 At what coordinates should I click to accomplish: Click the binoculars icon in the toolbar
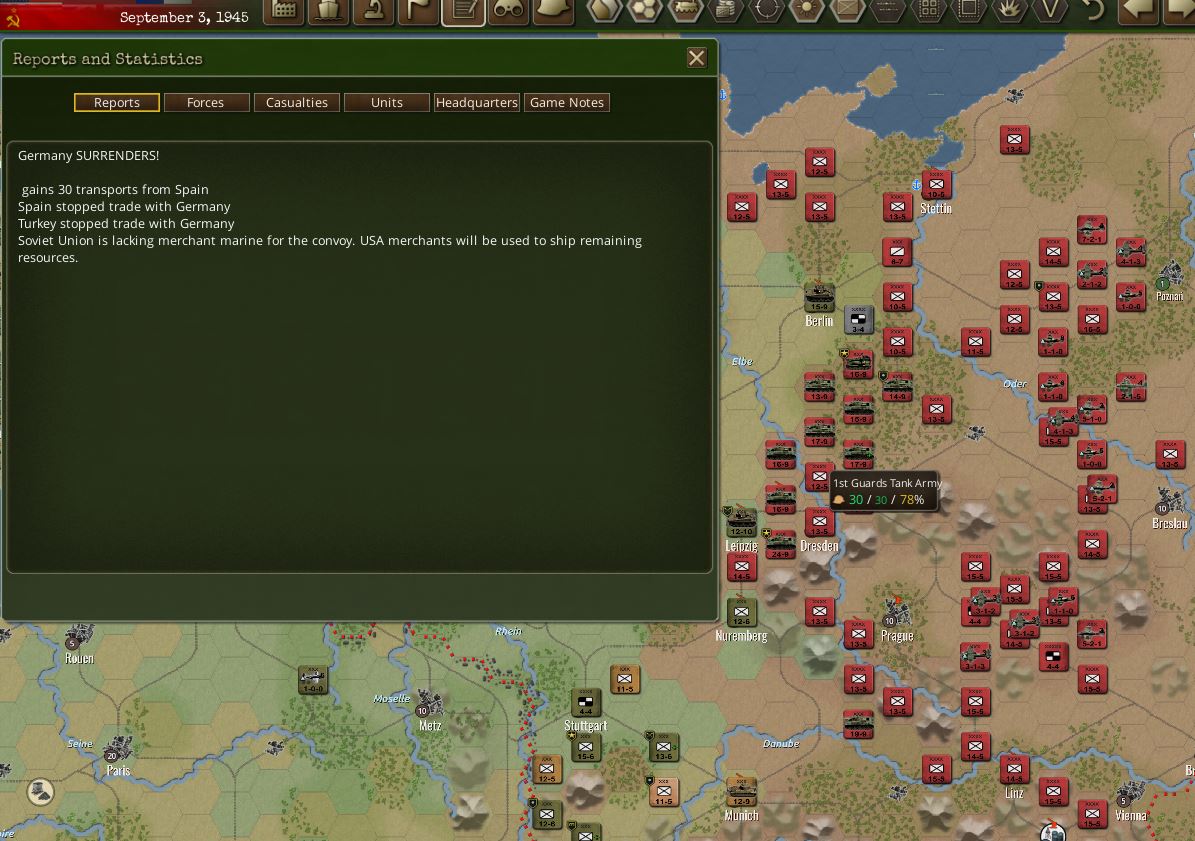pyautogui.click(x=509, y=10)
